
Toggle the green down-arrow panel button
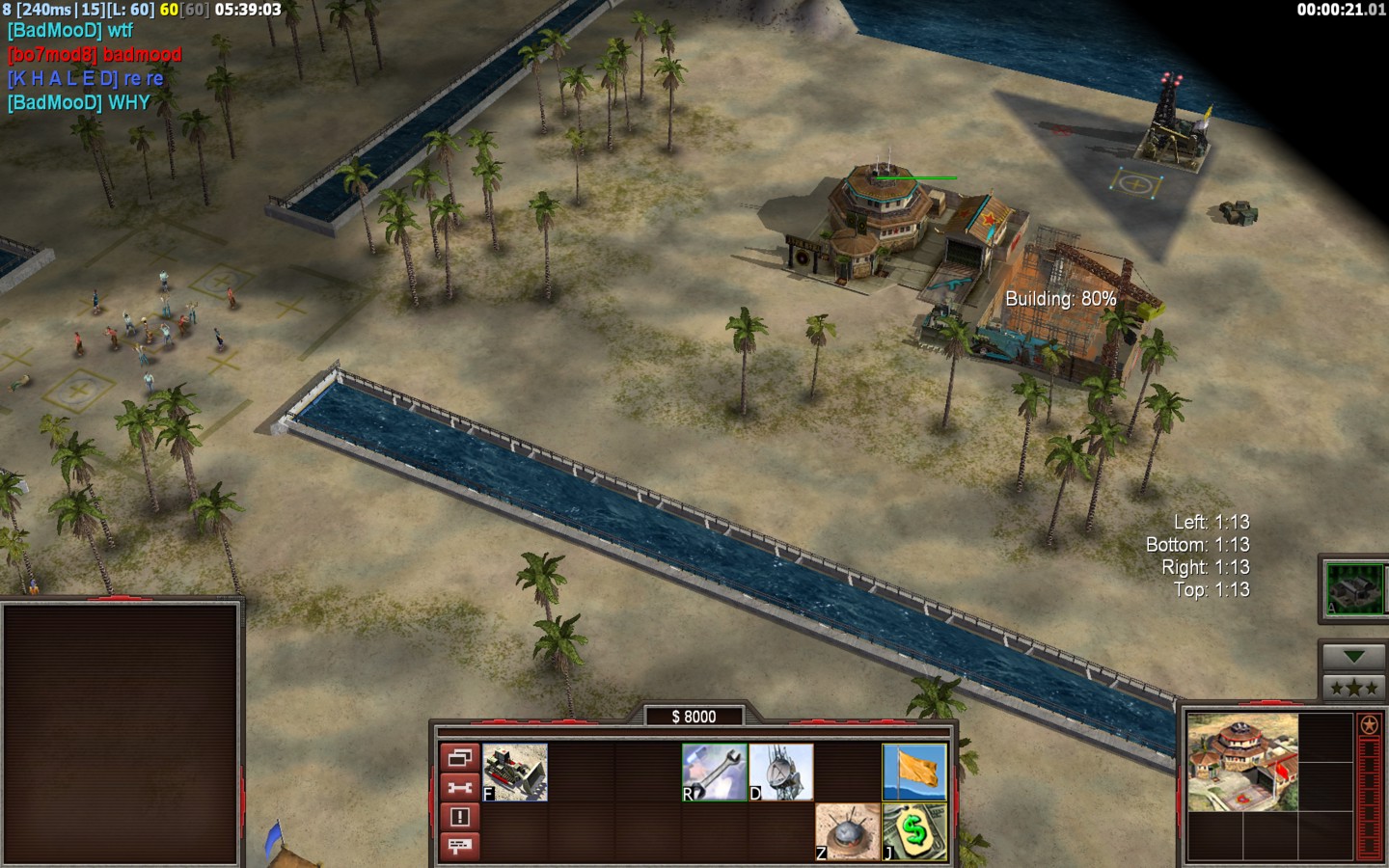click(1353, 657)
